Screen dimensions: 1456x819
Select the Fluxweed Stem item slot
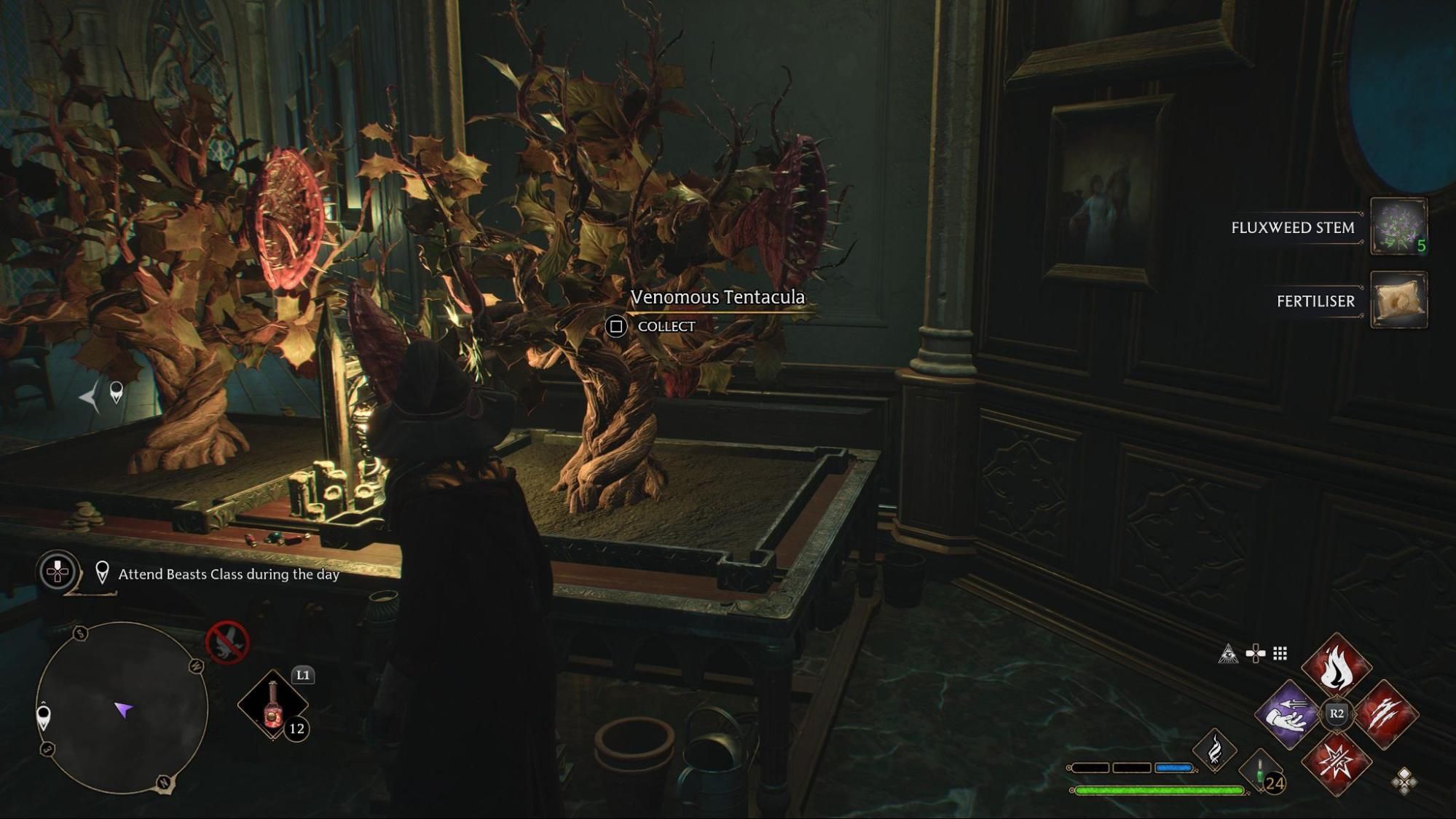pyautogui.click(x=1398, y=226)
